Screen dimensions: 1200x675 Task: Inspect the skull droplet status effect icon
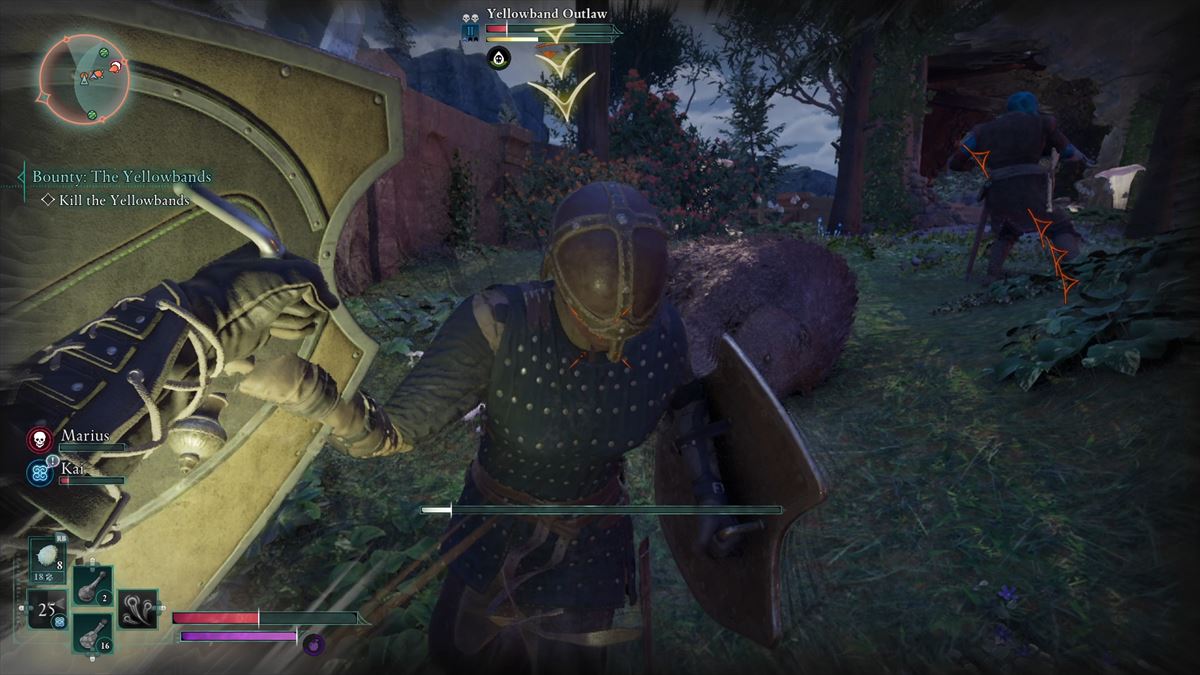point(498,58)
